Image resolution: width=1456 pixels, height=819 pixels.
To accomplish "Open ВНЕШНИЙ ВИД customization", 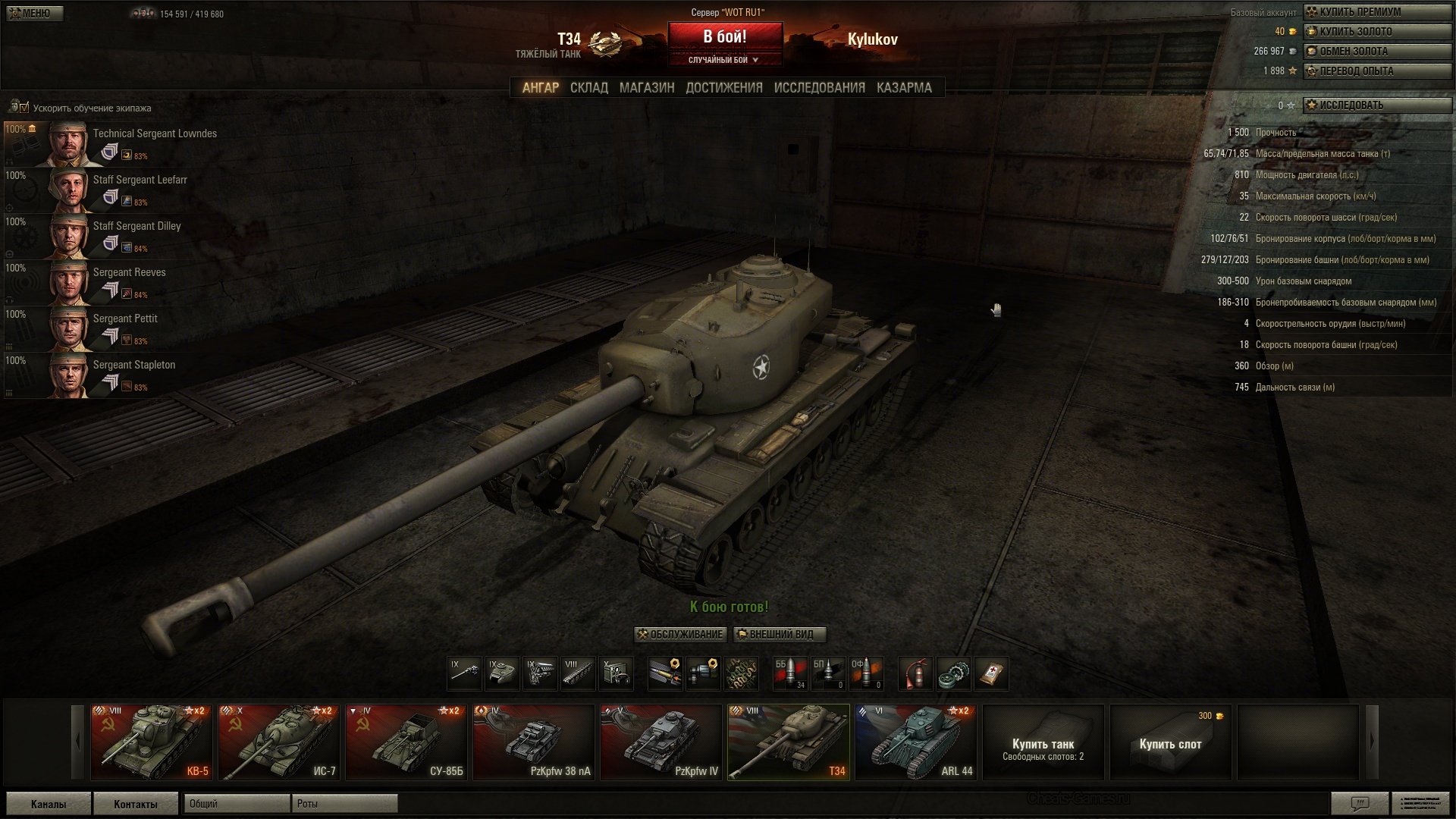I will click(780, 635).
